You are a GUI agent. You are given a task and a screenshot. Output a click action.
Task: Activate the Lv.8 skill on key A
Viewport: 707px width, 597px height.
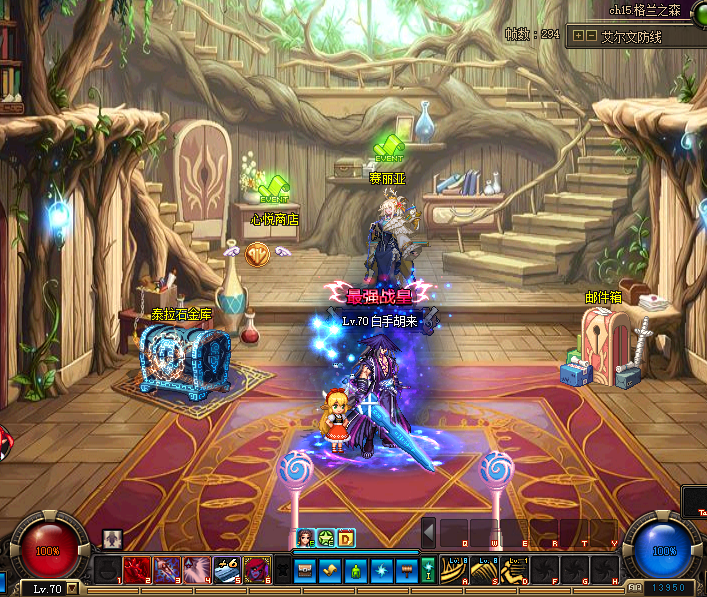point(455,570)
